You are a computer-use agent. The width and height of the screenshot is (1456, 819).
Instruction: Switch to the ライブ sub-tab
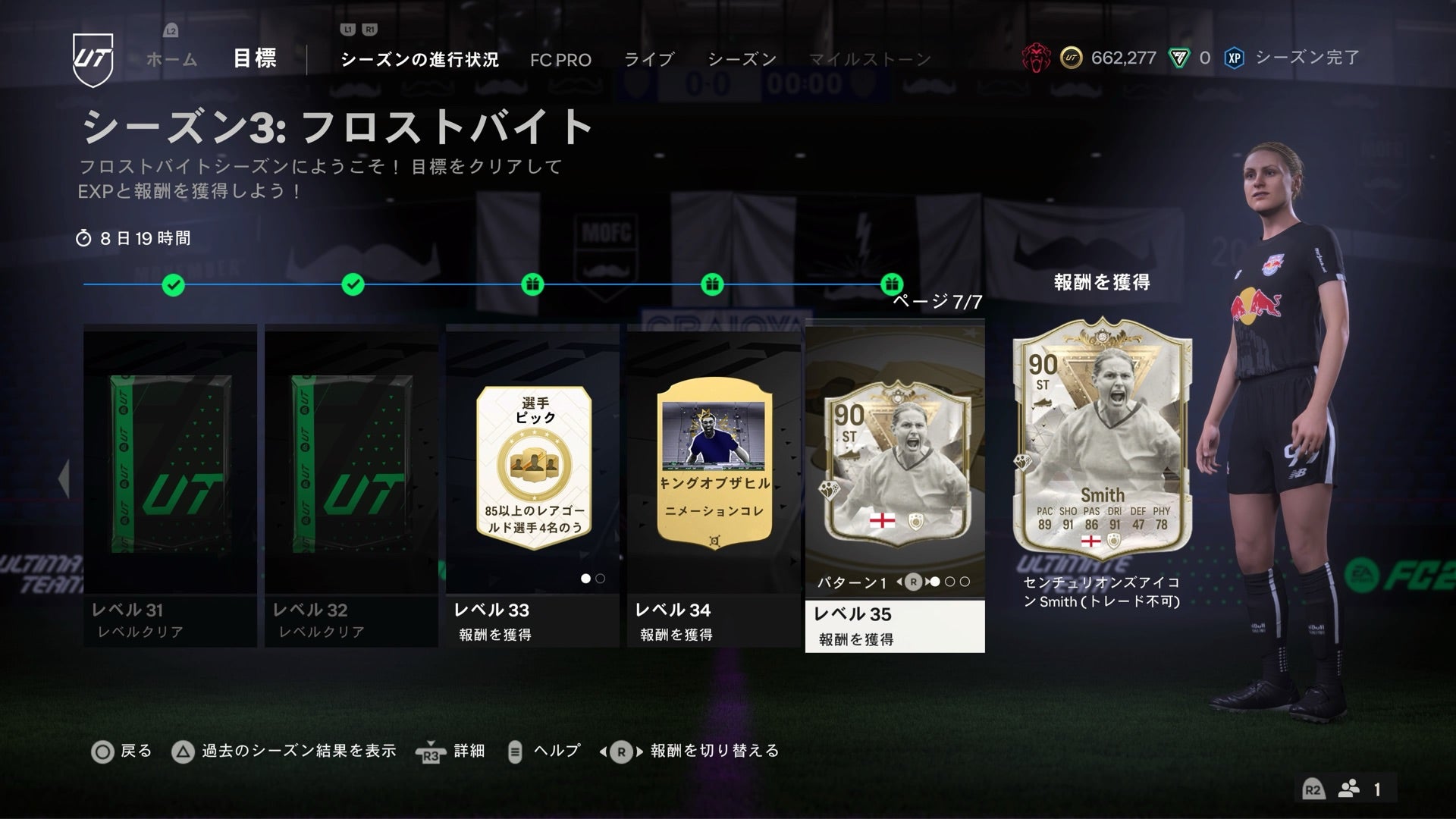coord(648,60)
